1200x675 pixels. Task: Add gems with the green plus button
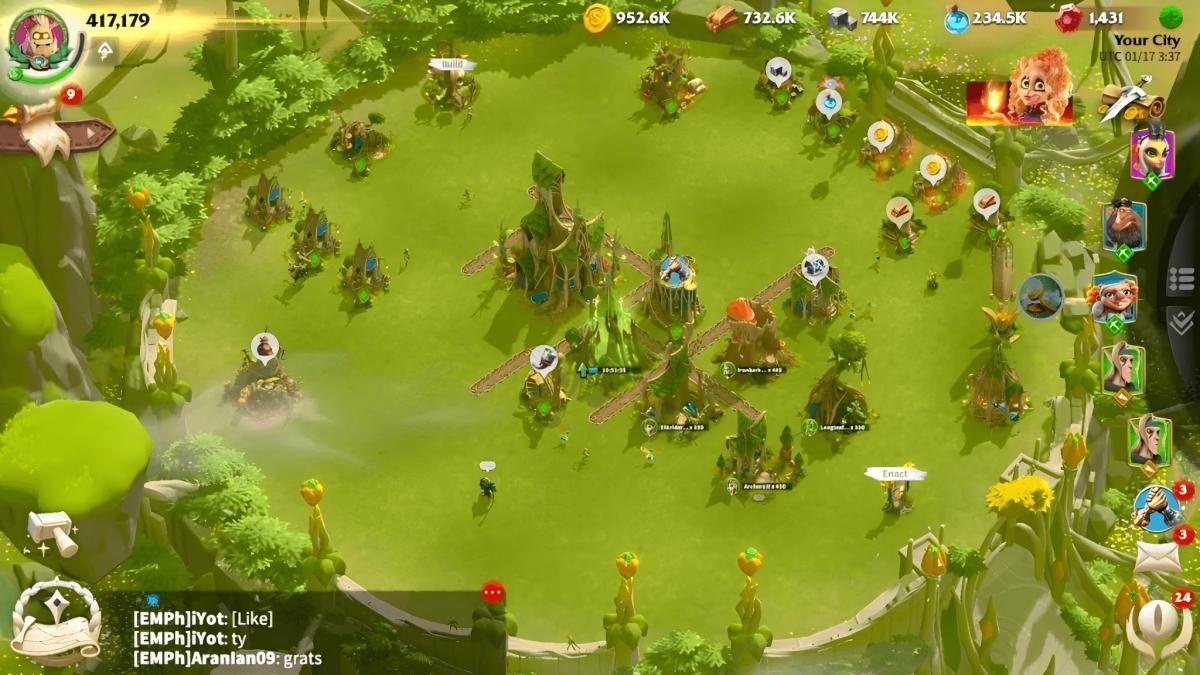[1171, 17]
